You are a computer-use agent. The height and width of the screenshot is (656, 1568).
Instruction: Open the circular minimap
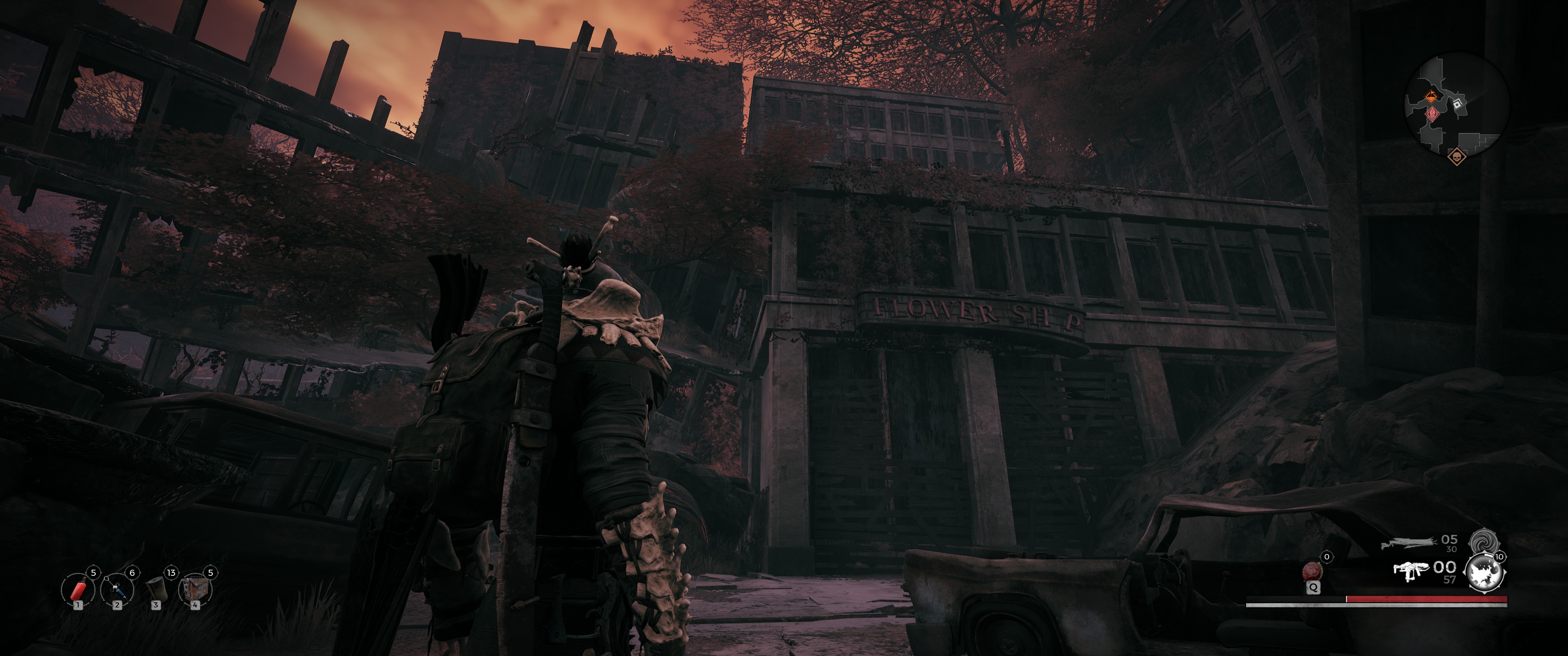(1457, 106)
